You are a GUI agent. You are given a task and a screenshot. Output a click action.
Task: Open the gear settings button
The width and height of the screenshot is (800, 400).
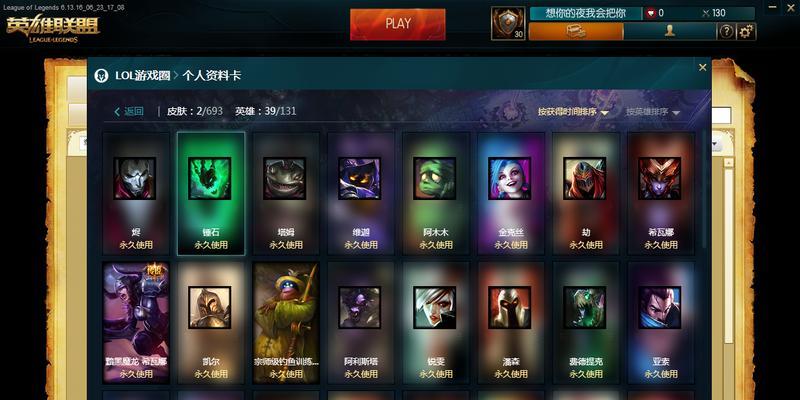pyautogui.click(x=746, y=32)
